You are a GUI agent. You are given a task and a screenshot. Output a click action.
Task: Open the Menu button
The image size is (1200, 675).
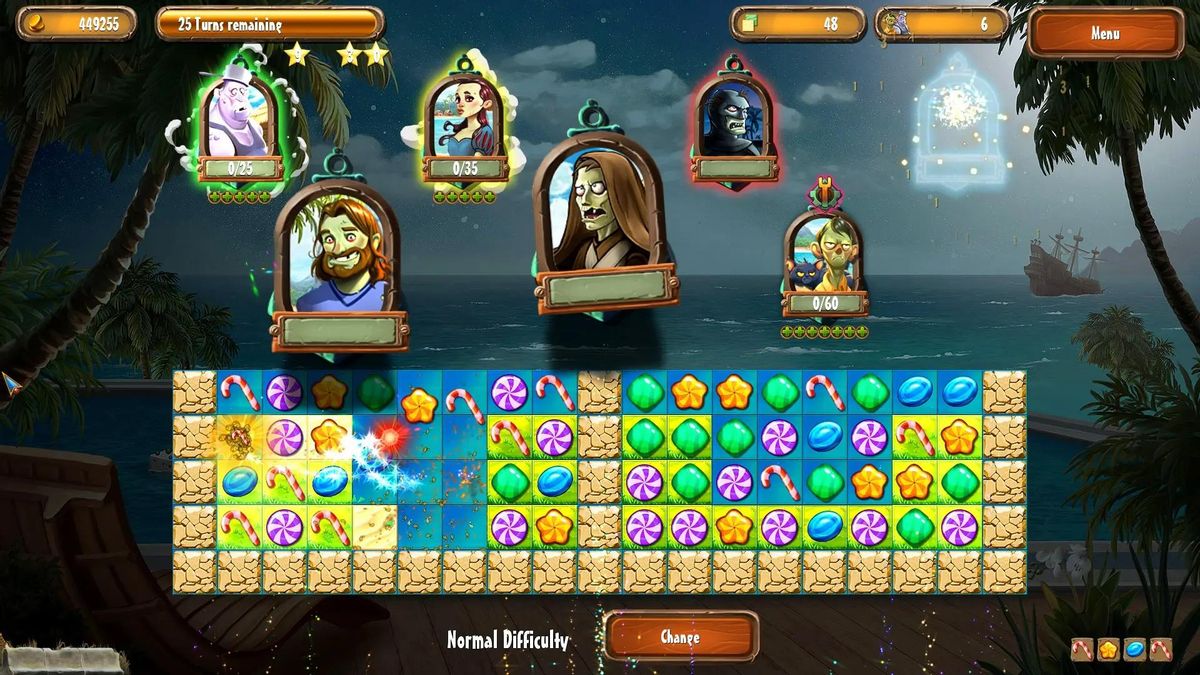click(x=1104, y=33)
